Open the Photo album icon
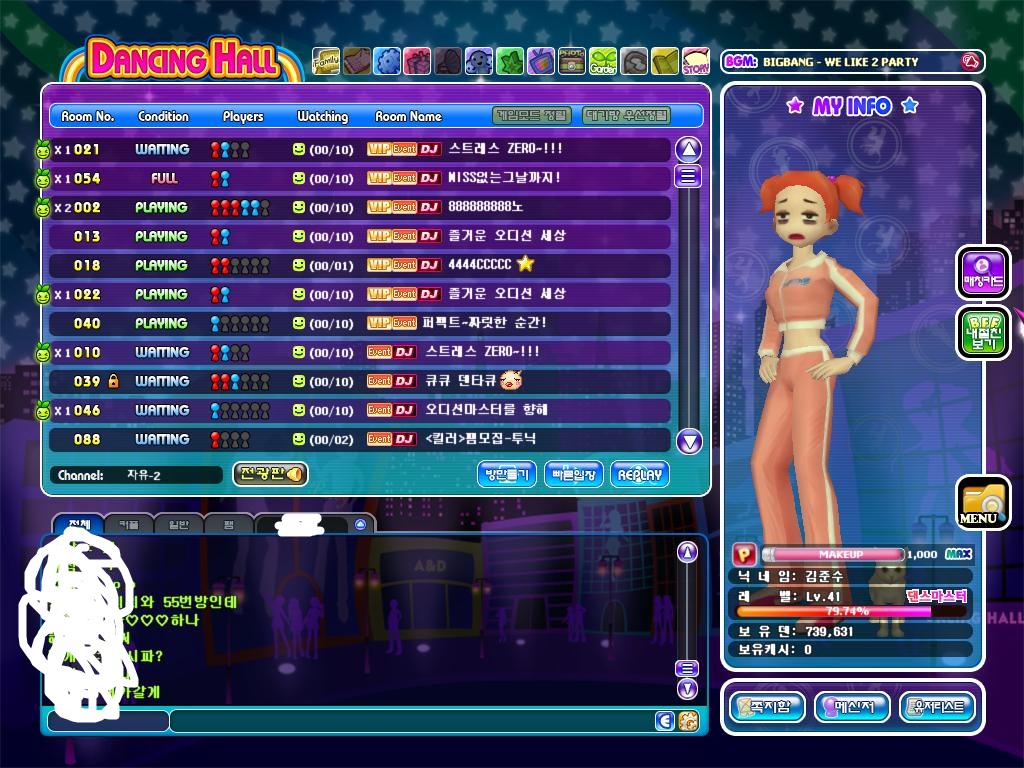The height and width of the screenshot is (768, 1024). tap(572, 62)
